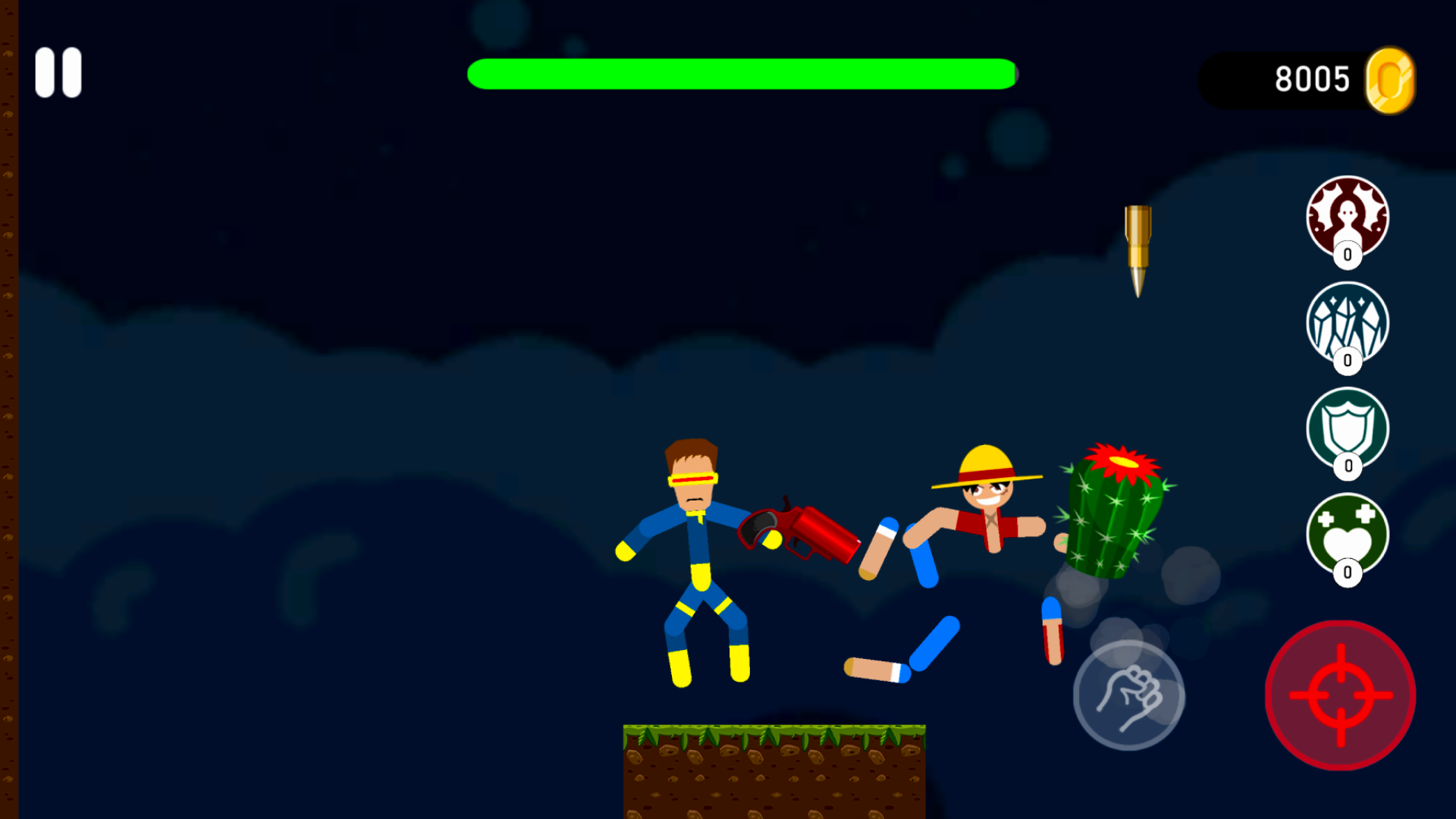This screenshot has height=819, width=1456.
Task: Click the green health bar
Action: 742,73
